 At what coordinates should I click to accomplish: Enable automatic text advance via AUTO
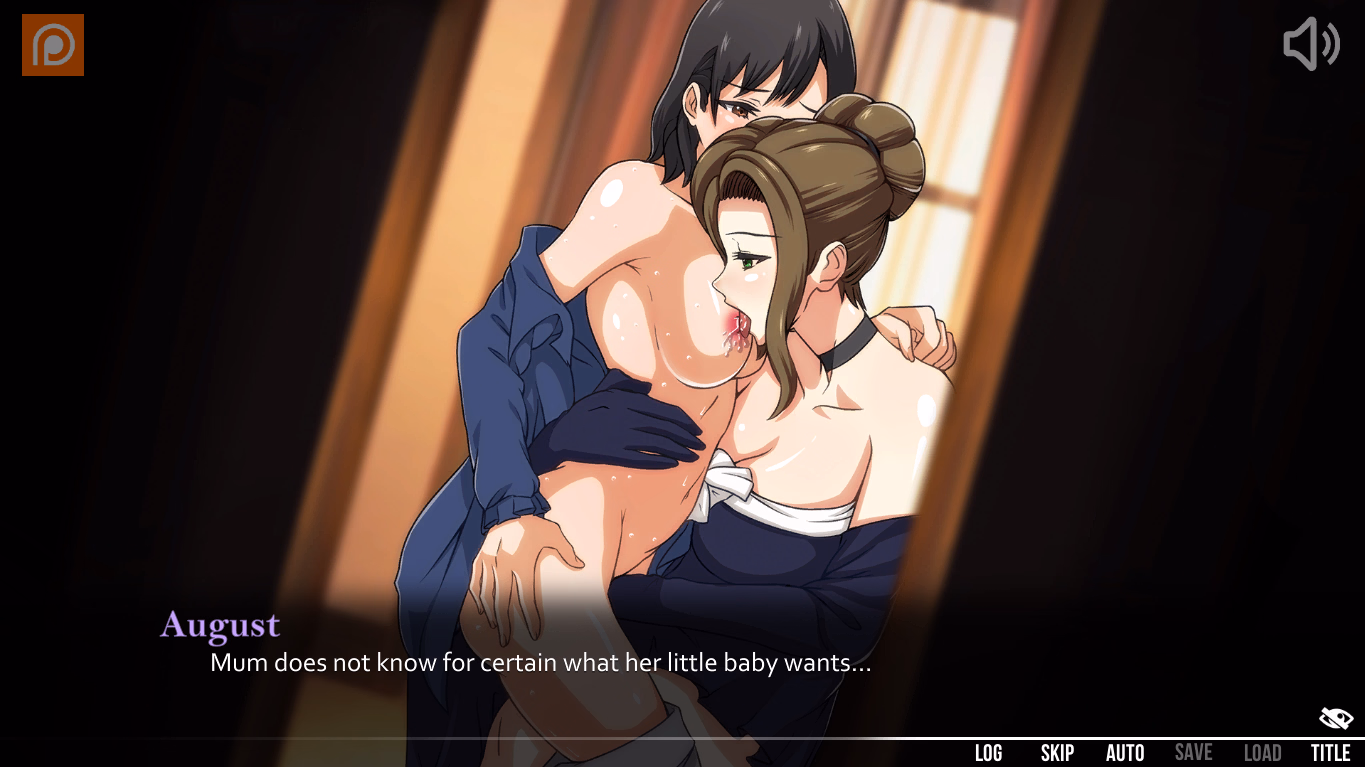(x=1125, y=752)
